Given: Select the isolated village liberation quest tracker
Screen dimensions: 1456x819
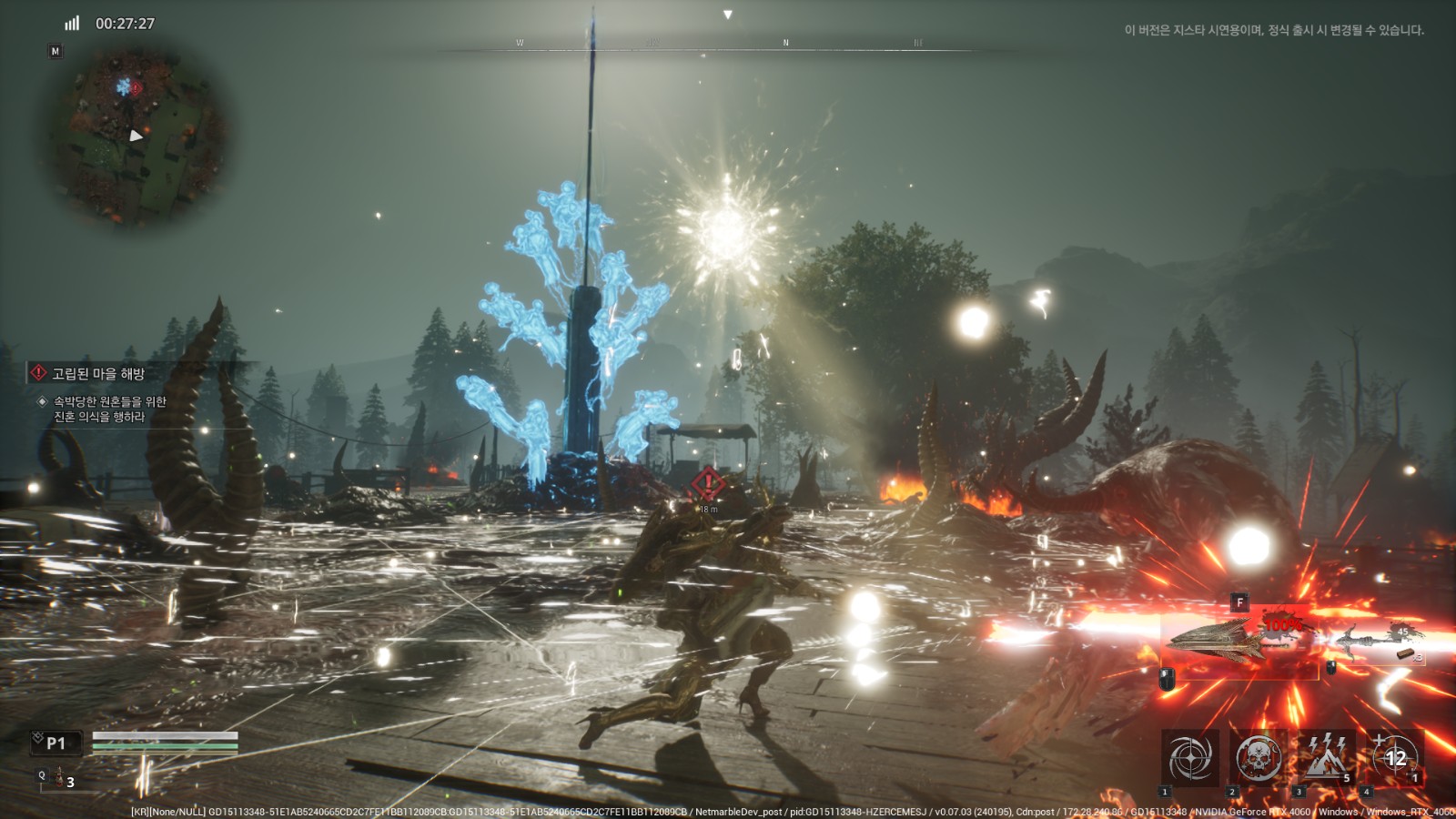Looking at the screenshot, I should [98, 373].
